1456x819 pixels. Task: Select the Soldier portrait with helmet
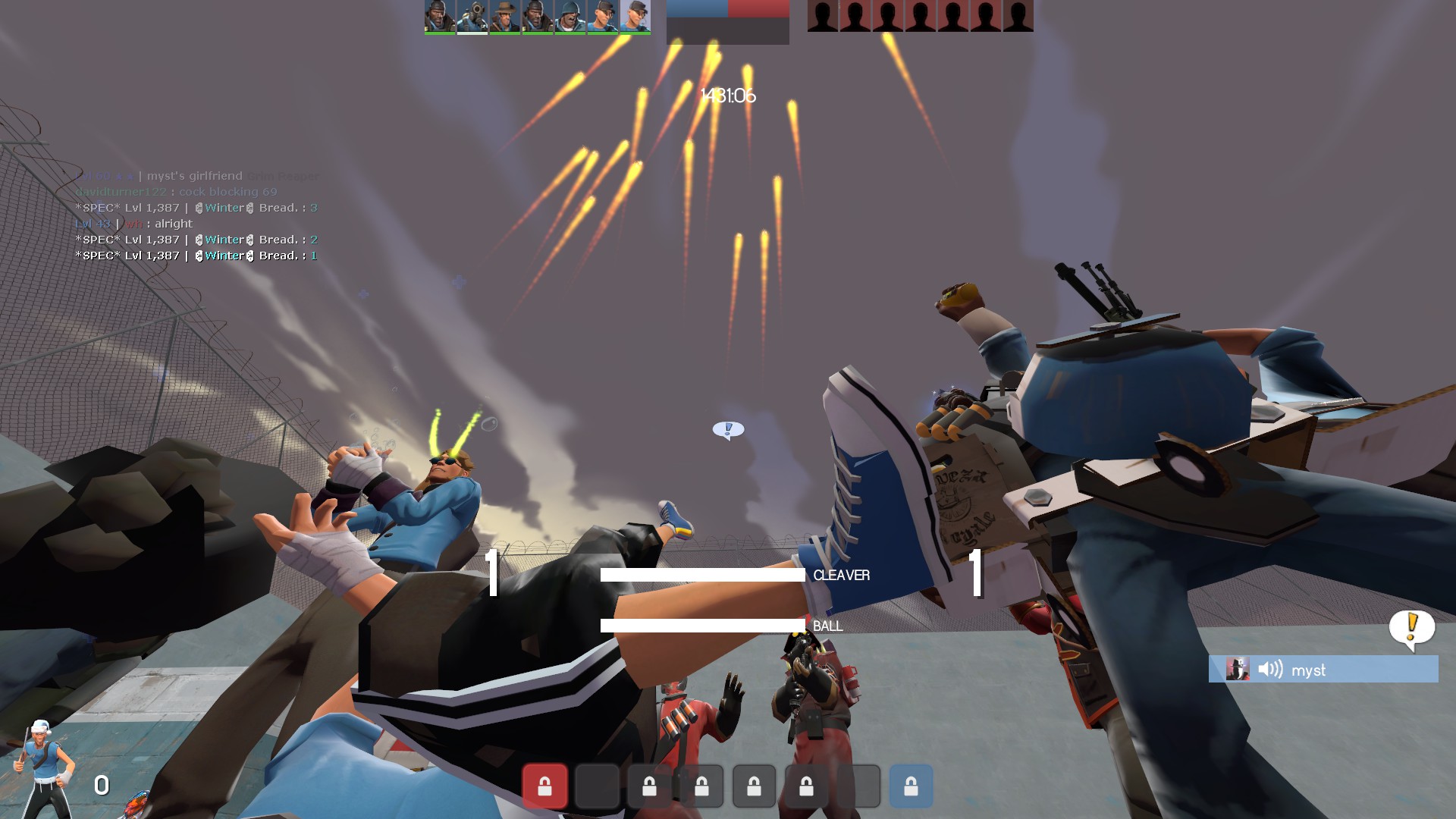[x=570, y=17]
